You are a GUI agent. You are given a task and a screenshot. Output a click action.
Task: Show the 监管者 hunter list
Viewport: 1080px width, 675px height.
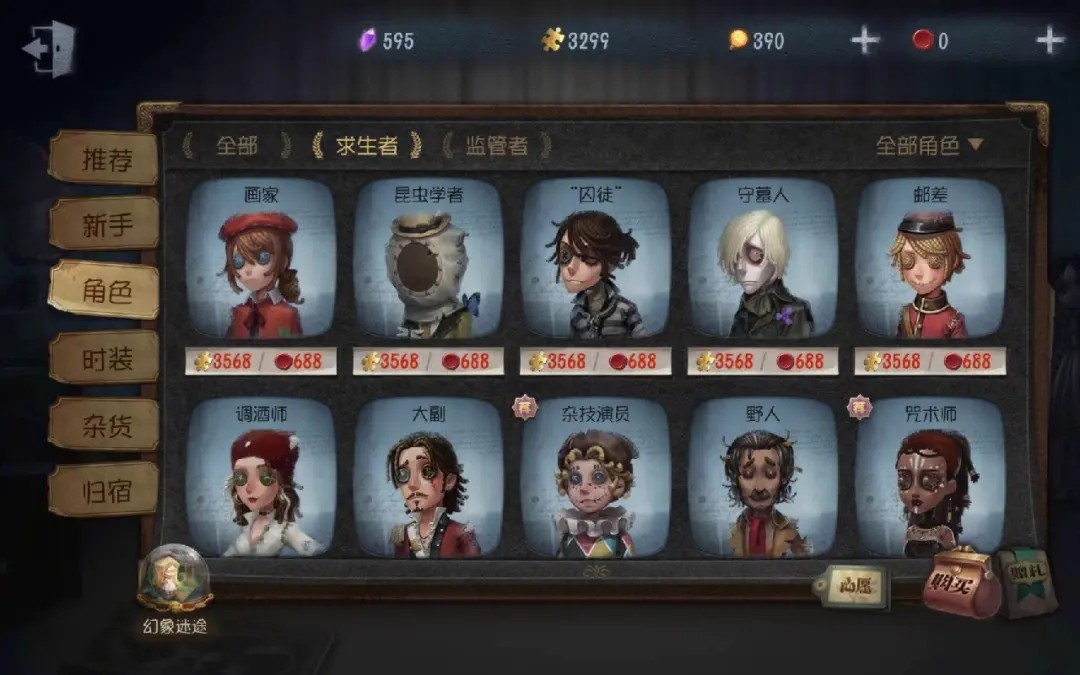tap(496, 146)
